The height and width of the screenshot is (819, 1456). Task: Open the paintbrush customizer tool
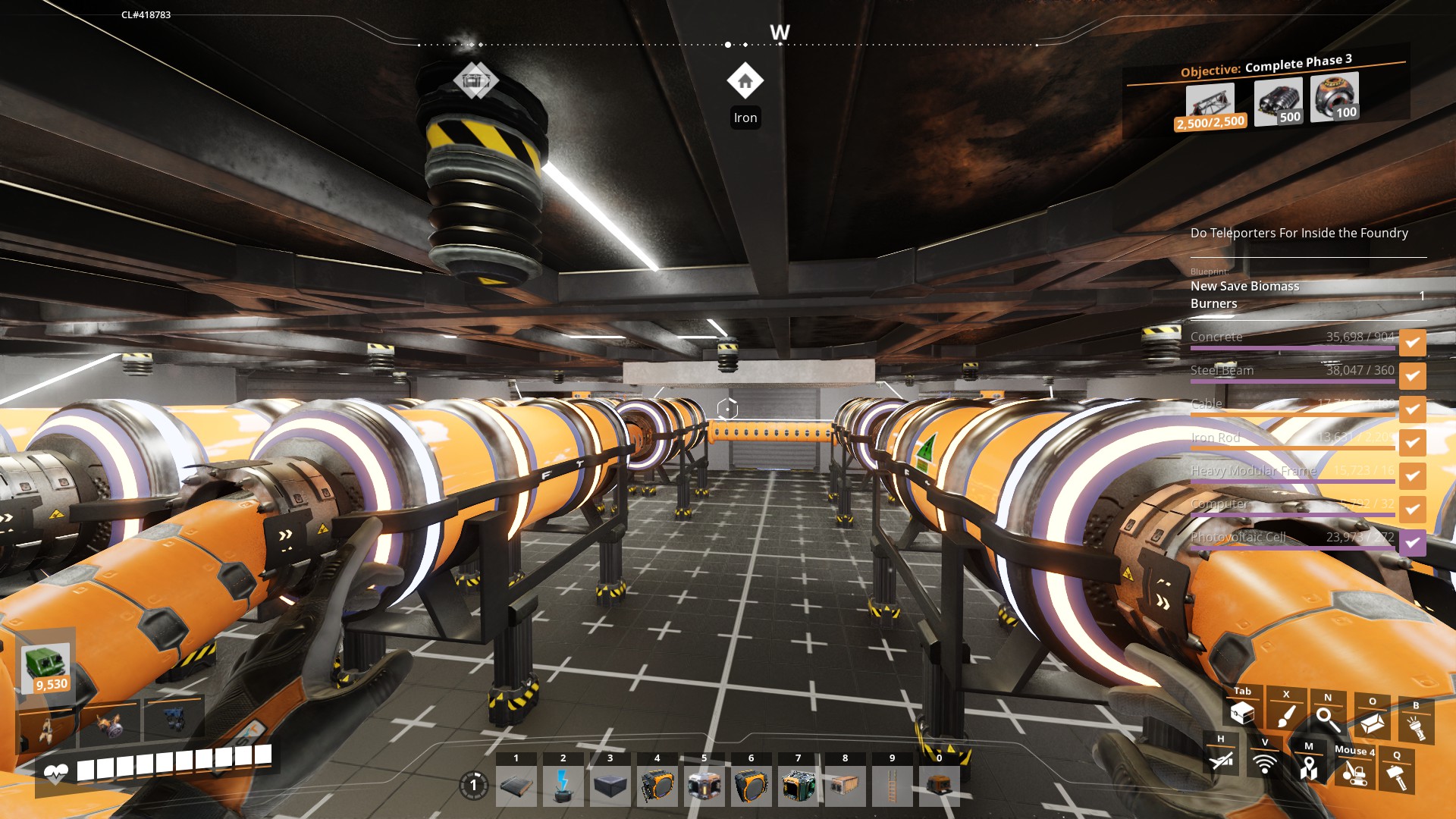pyautogui.click(x=1286, y=716)
